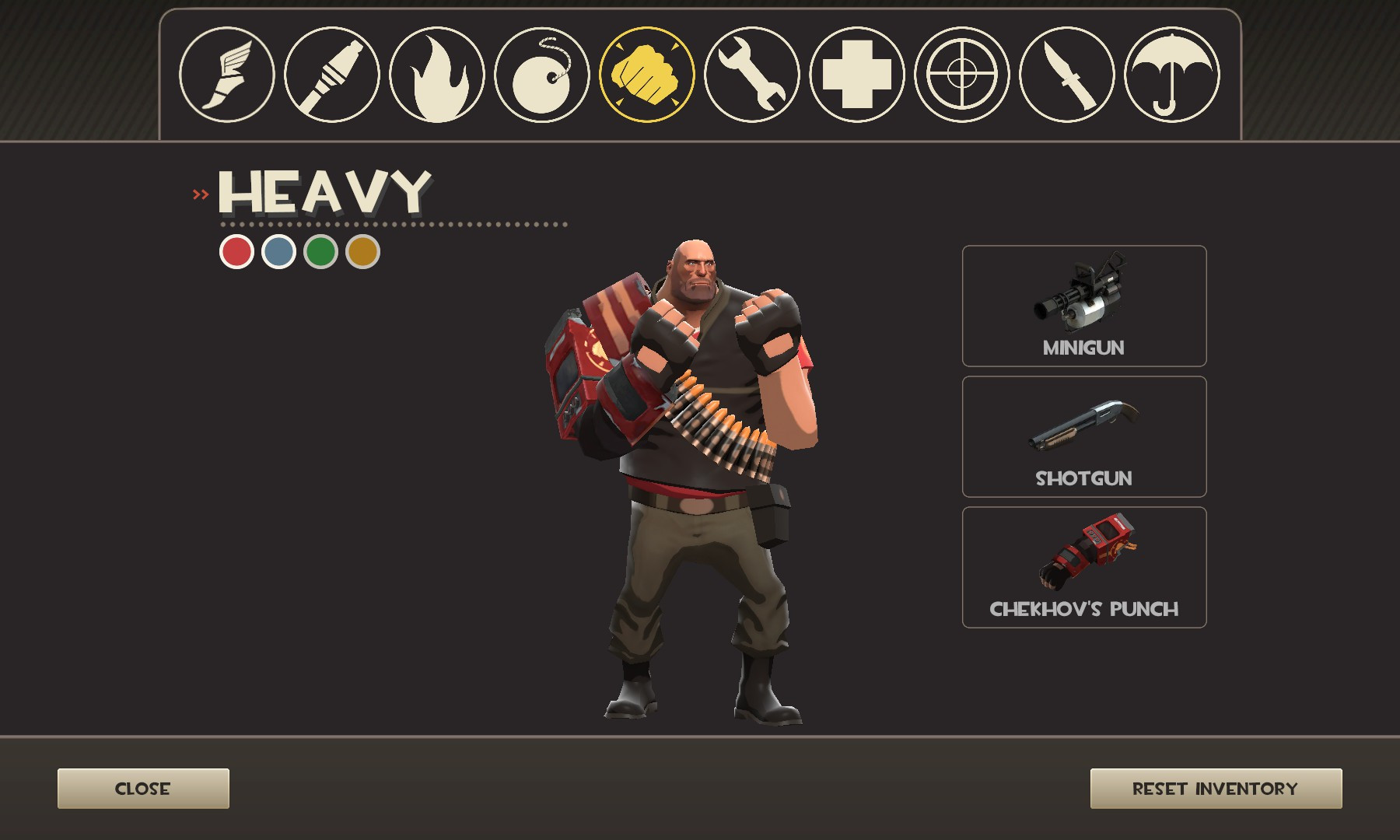Switch Heavy to red team color
The height and width of the screenshot is (840, 1400).
pos(236,251)
